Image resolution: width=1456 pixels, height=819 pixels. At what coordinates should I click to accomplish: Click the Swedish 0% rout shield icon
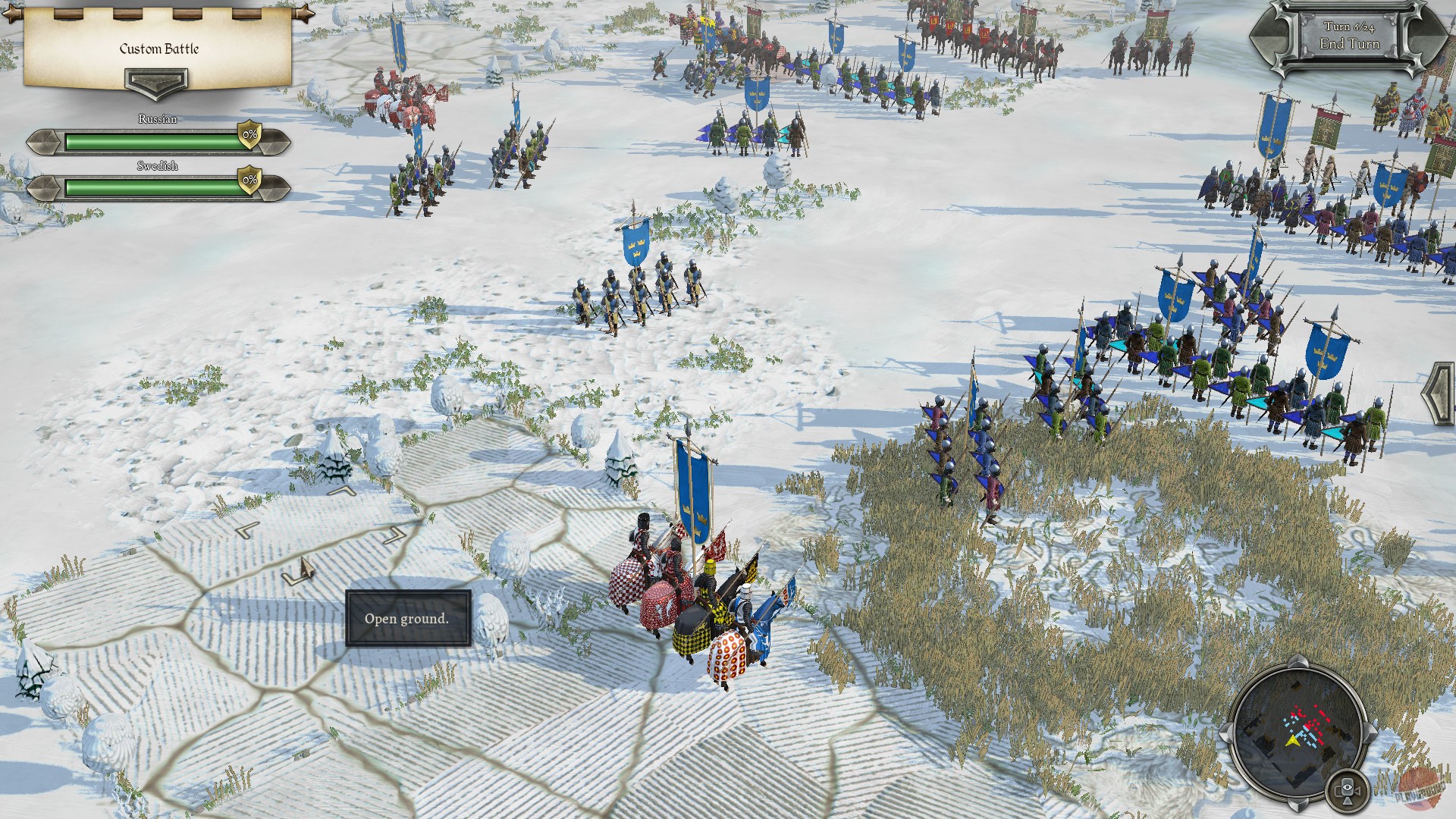[x=250, y=181]
